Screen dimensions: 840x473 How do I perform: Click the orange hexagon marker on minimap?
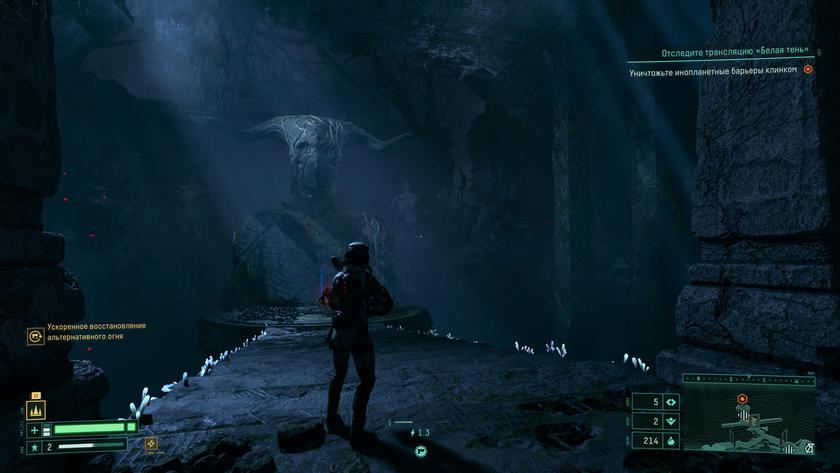click(742, 399)
